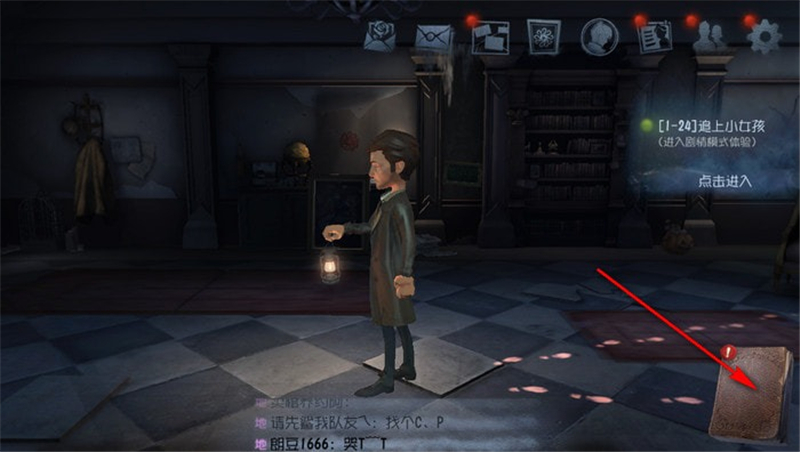The image size is (800, 452).
Task: Open the brown notebook journal
Action: click(x=751, y=392)
